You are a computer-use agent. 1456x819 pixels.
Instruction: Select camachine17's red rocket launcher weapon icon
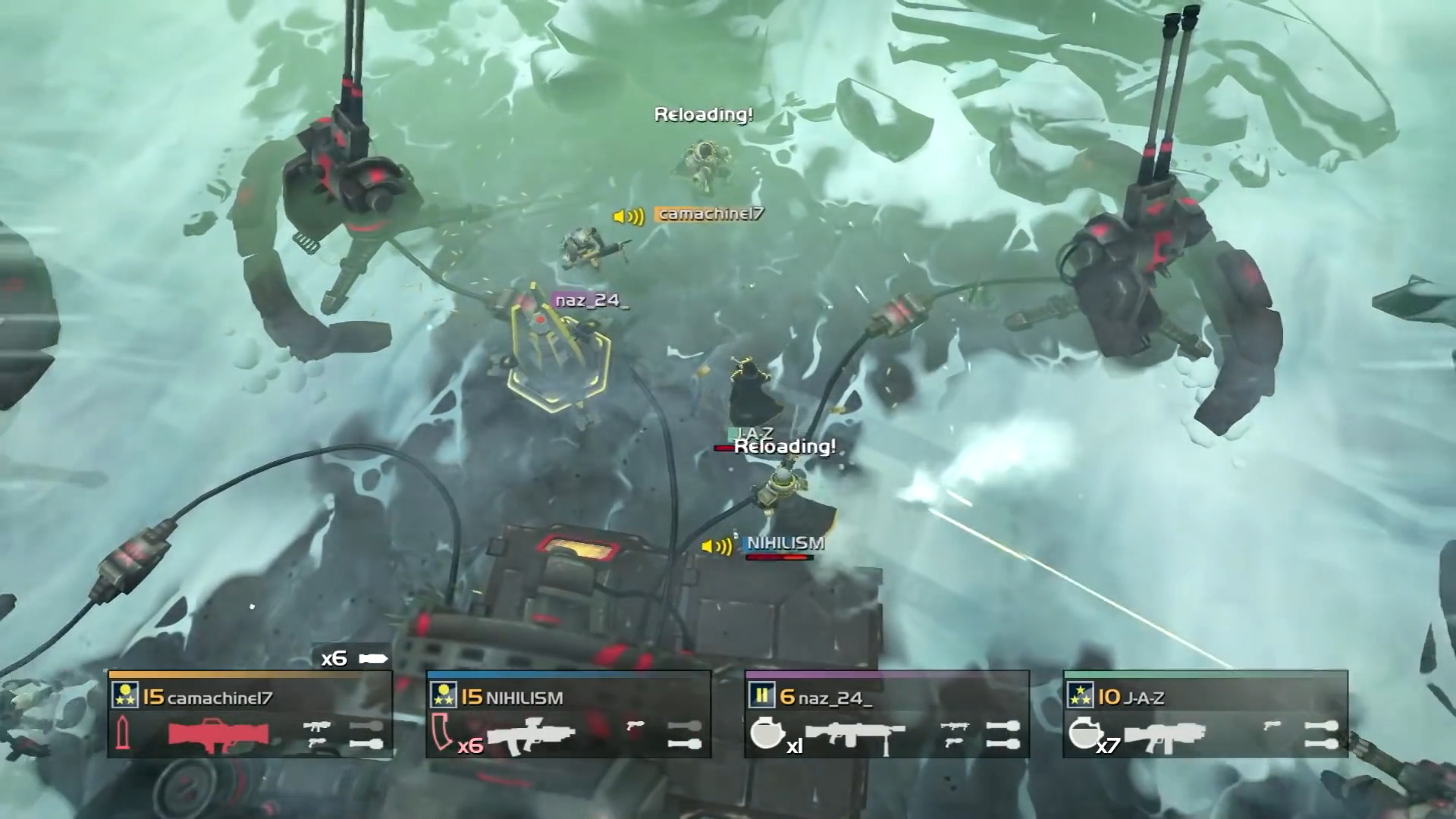point(220,736)
